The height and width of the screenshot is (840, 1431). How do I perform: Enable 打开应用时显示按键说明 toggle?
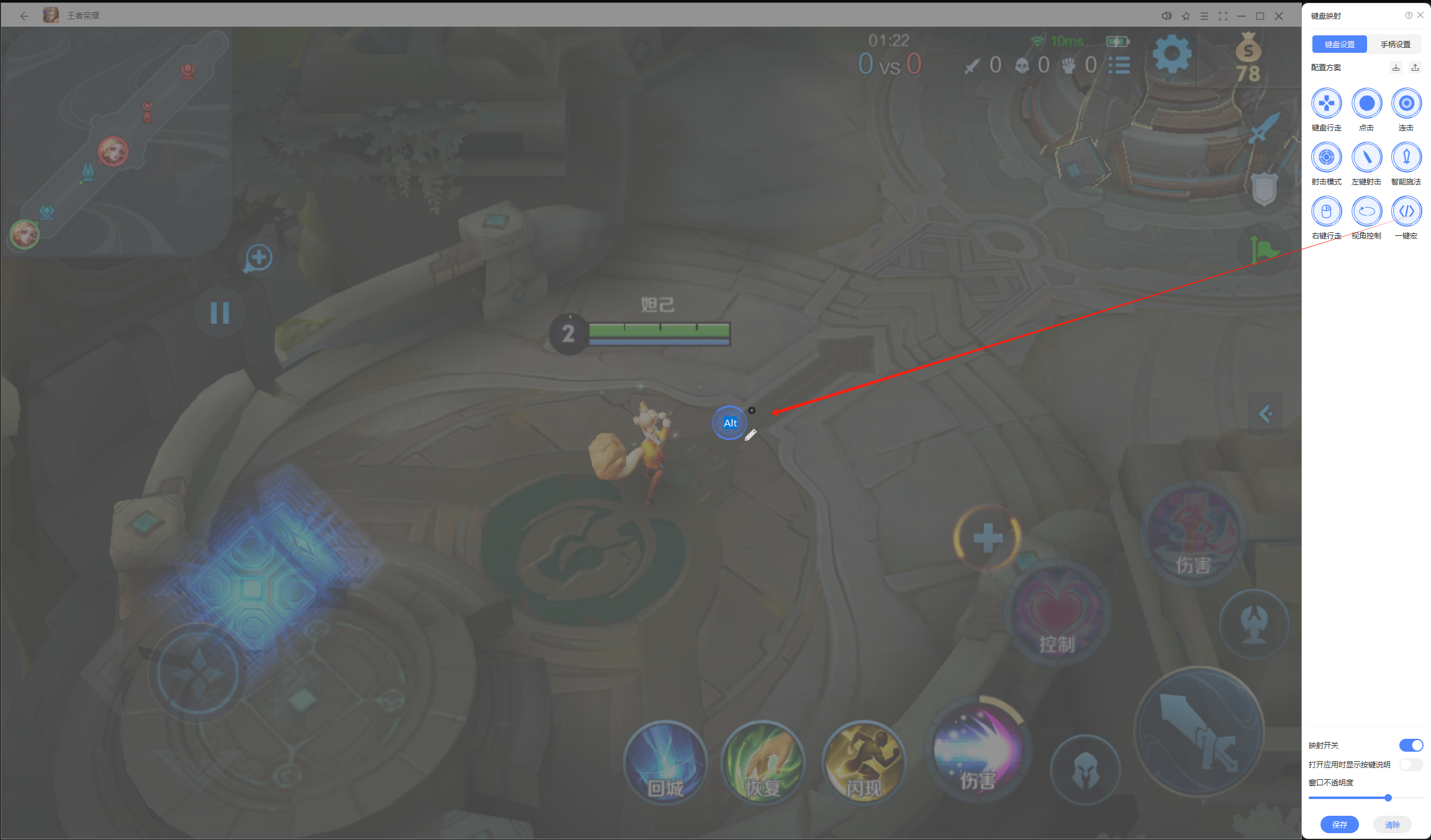[1411, 764]
